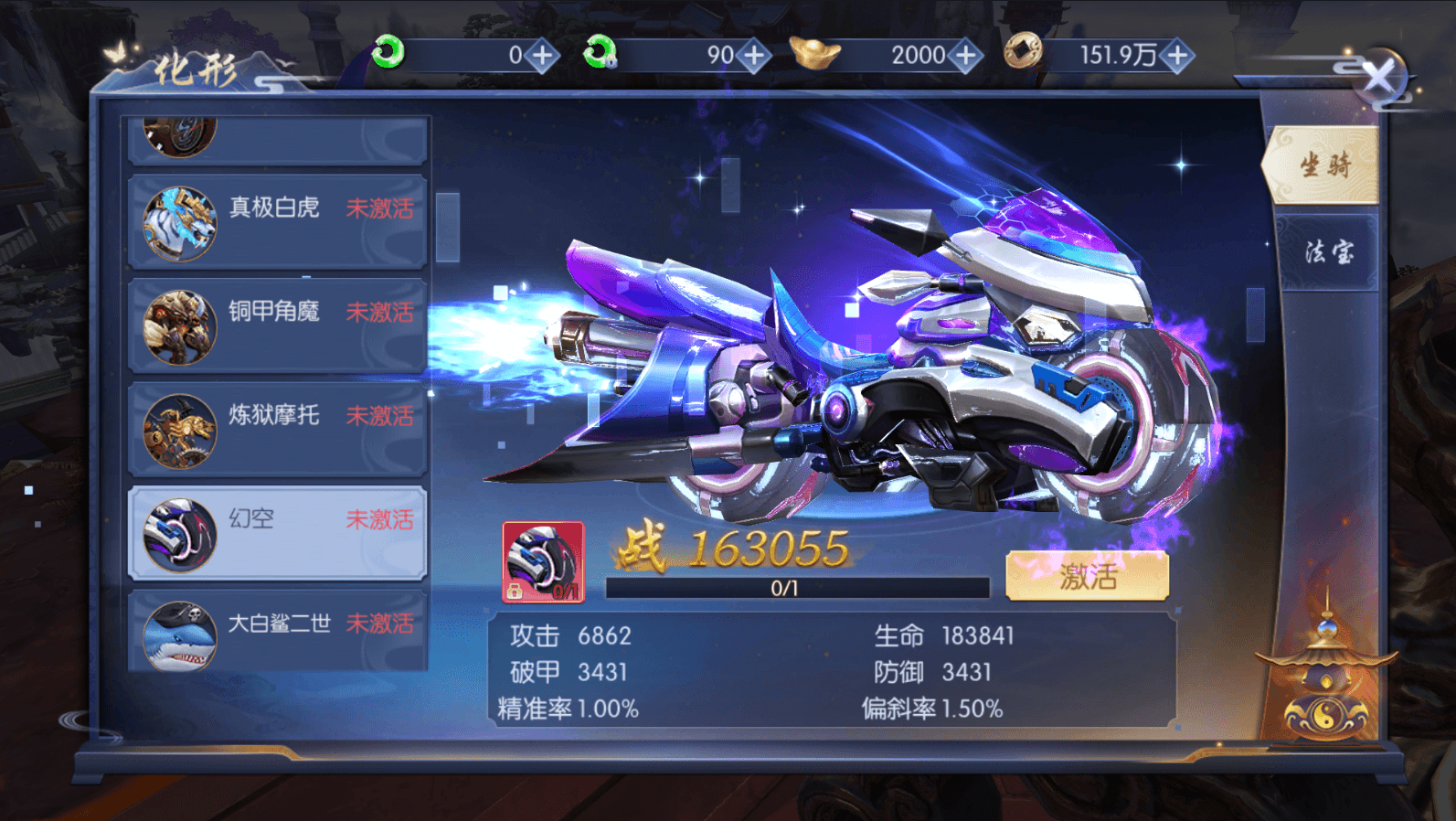Add more jade with its plus button
Viewport: 1456px width, 821px height.
click(x=543, y=55)
